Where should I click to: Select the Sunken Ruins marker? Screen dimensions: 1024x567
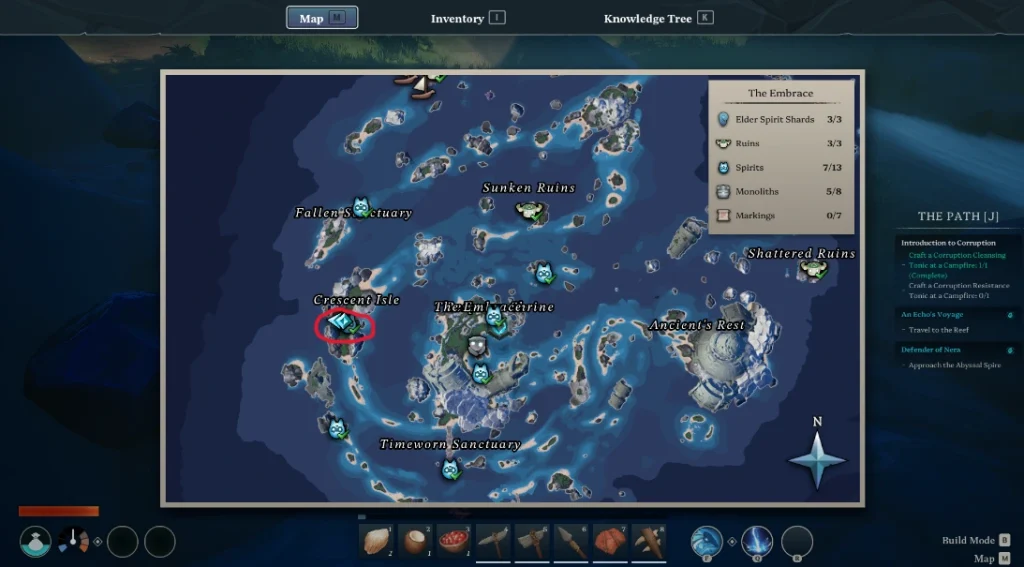[x=530, y=210]
